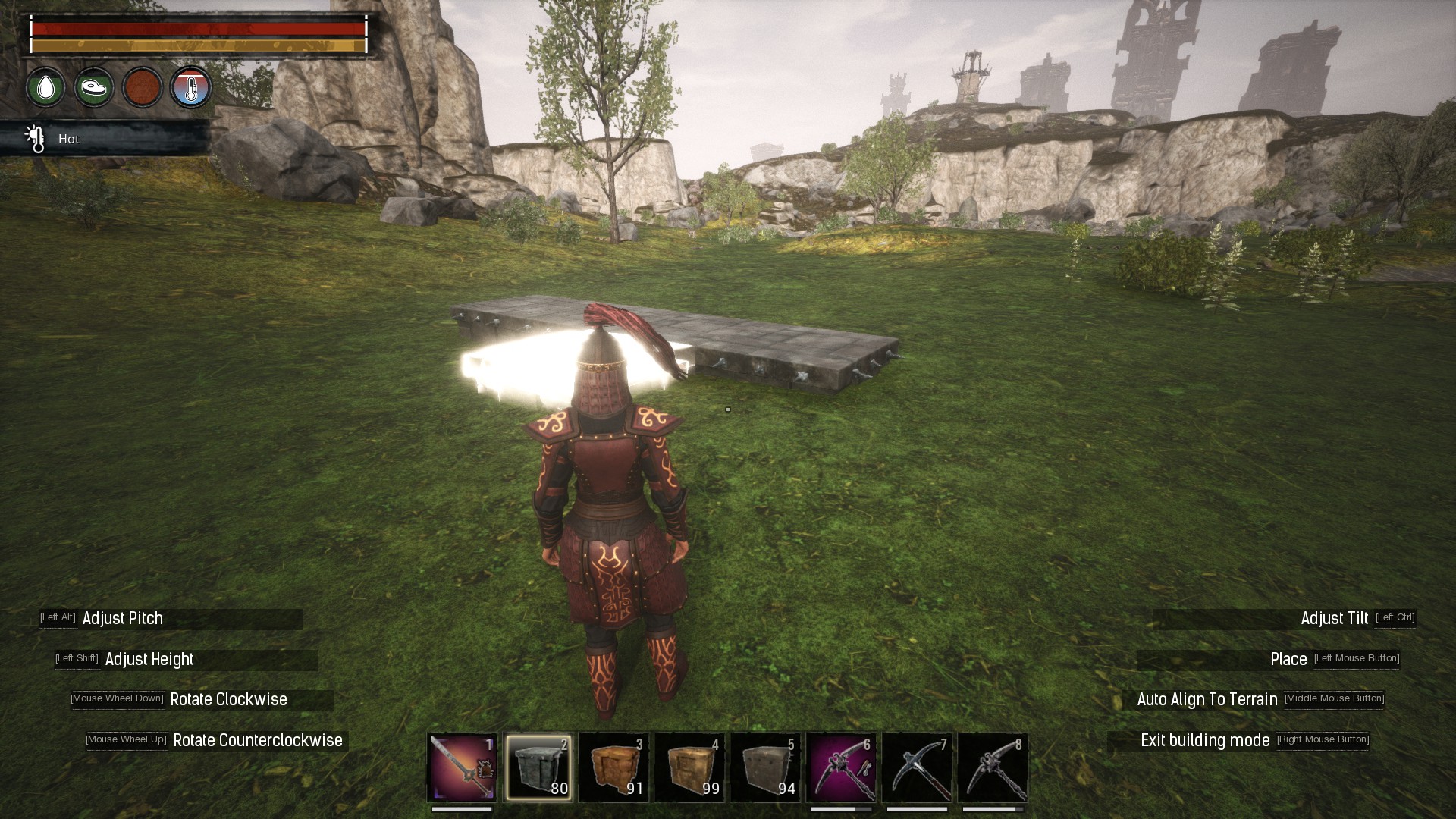
Task: Choose the building piece stack of 99
Action: point(689,767)
